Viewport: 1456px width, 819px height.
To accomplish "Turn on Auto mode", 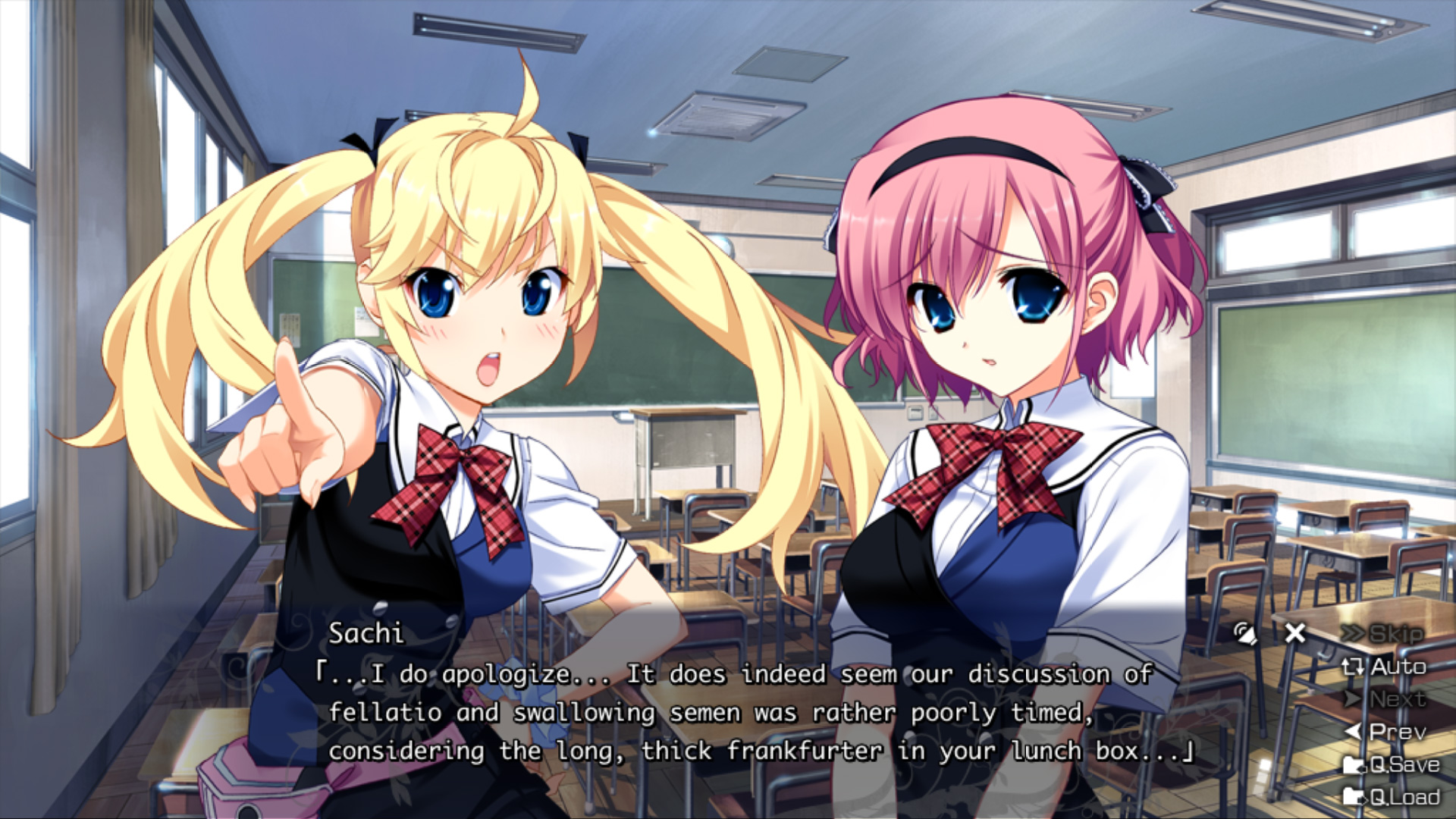I will [x=1385, y=667].
